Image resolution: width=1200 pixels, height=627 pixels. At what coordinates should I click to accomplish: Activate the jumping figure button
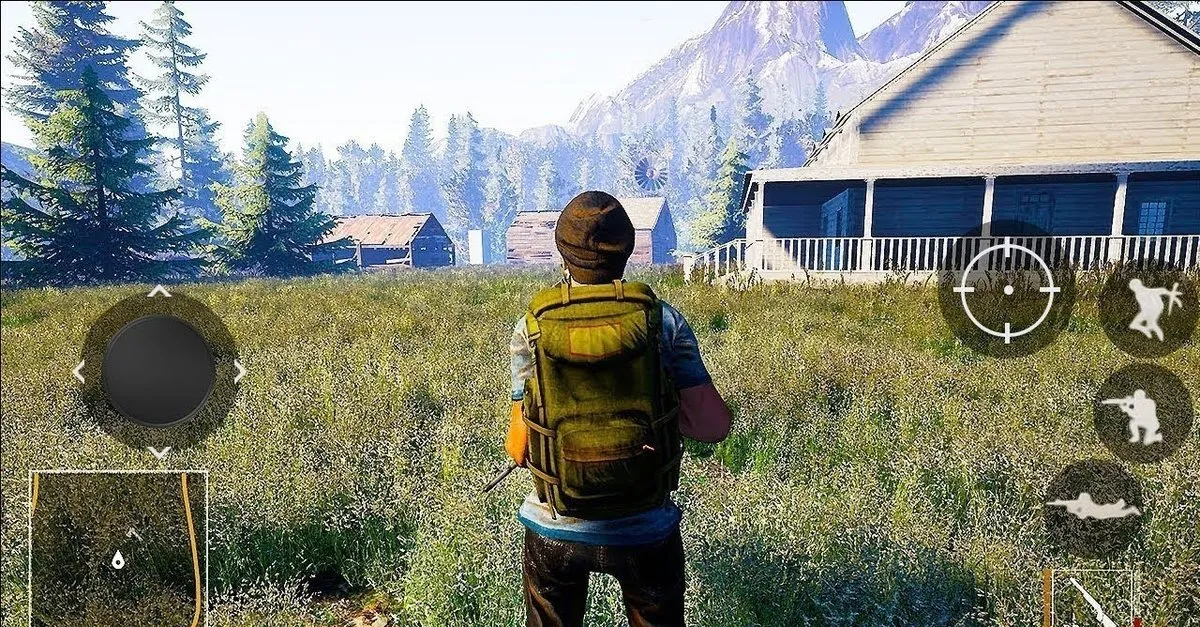pos(1147,309)
